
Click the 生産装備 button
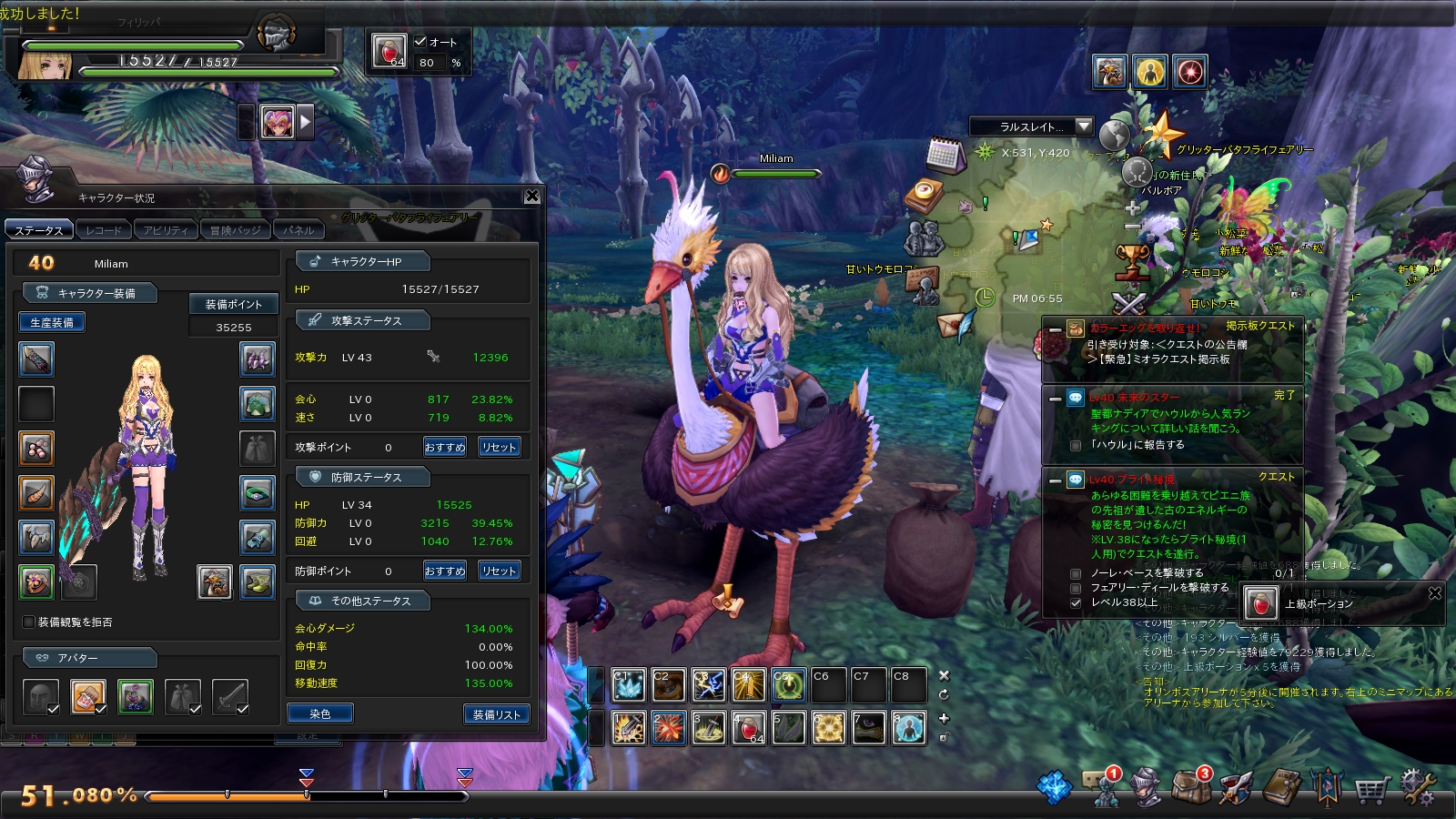(52, 322)
